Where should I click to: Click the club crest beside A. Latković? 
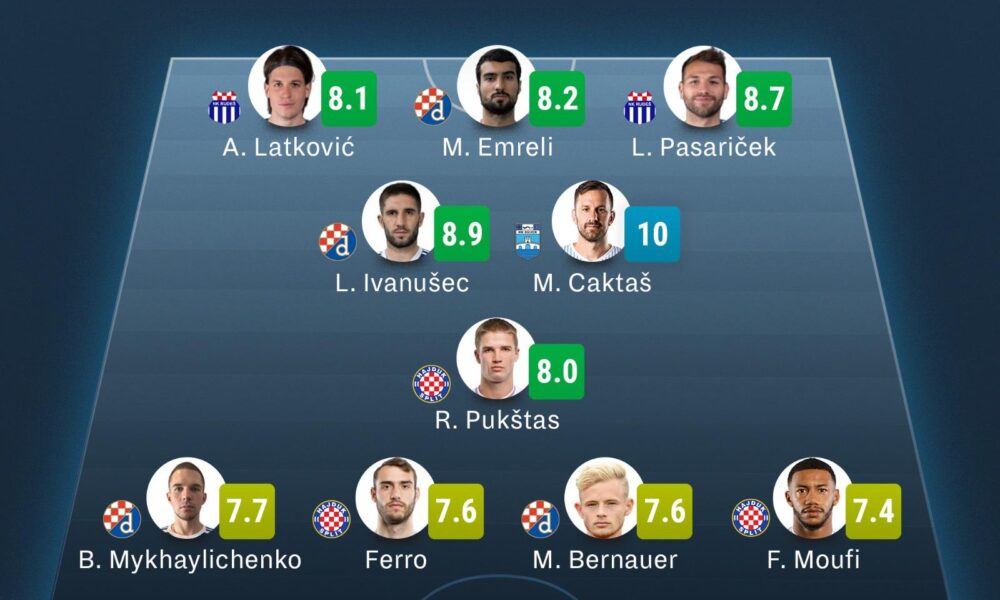coord(224,107)
